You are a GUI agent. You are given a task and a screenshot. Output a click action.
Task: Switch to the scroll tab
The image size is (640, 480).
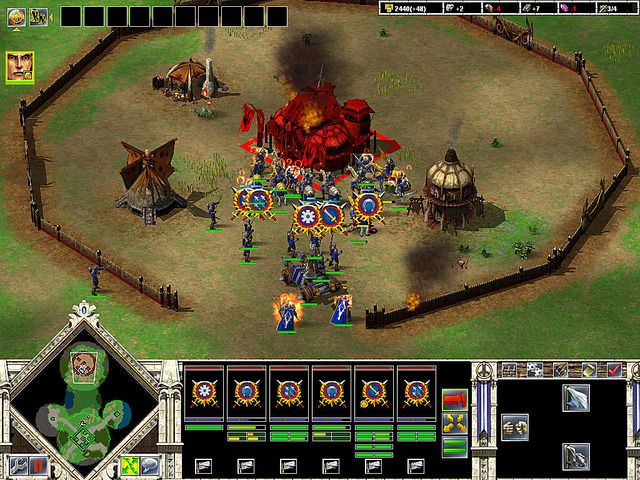[x=590, y=370]
